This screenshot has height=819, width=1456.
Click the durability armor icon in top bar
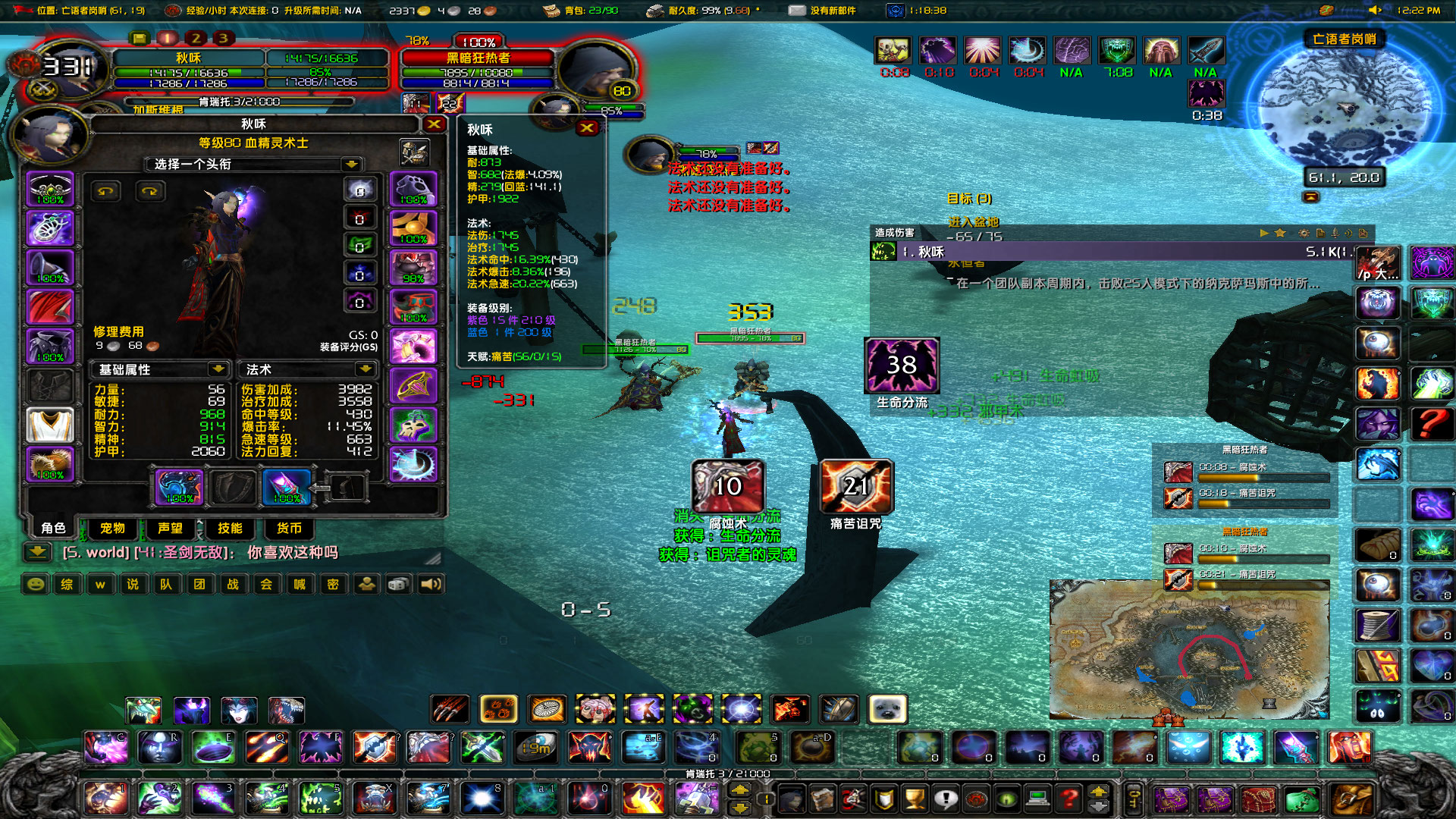click(654, 11)
